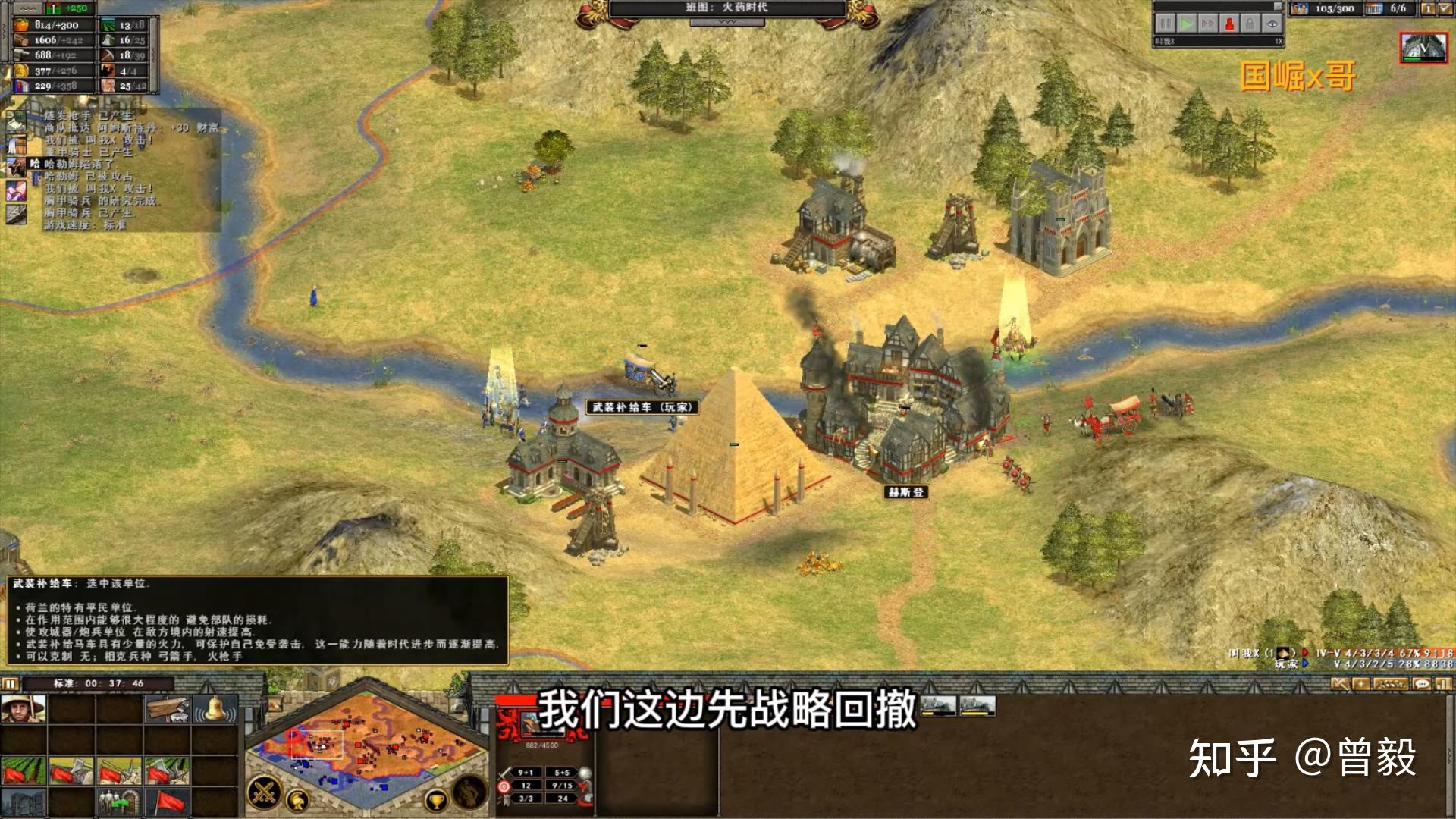Click the wooden signpost icon in the command grid
1456x819 pixels.
[x=166, y=710]
